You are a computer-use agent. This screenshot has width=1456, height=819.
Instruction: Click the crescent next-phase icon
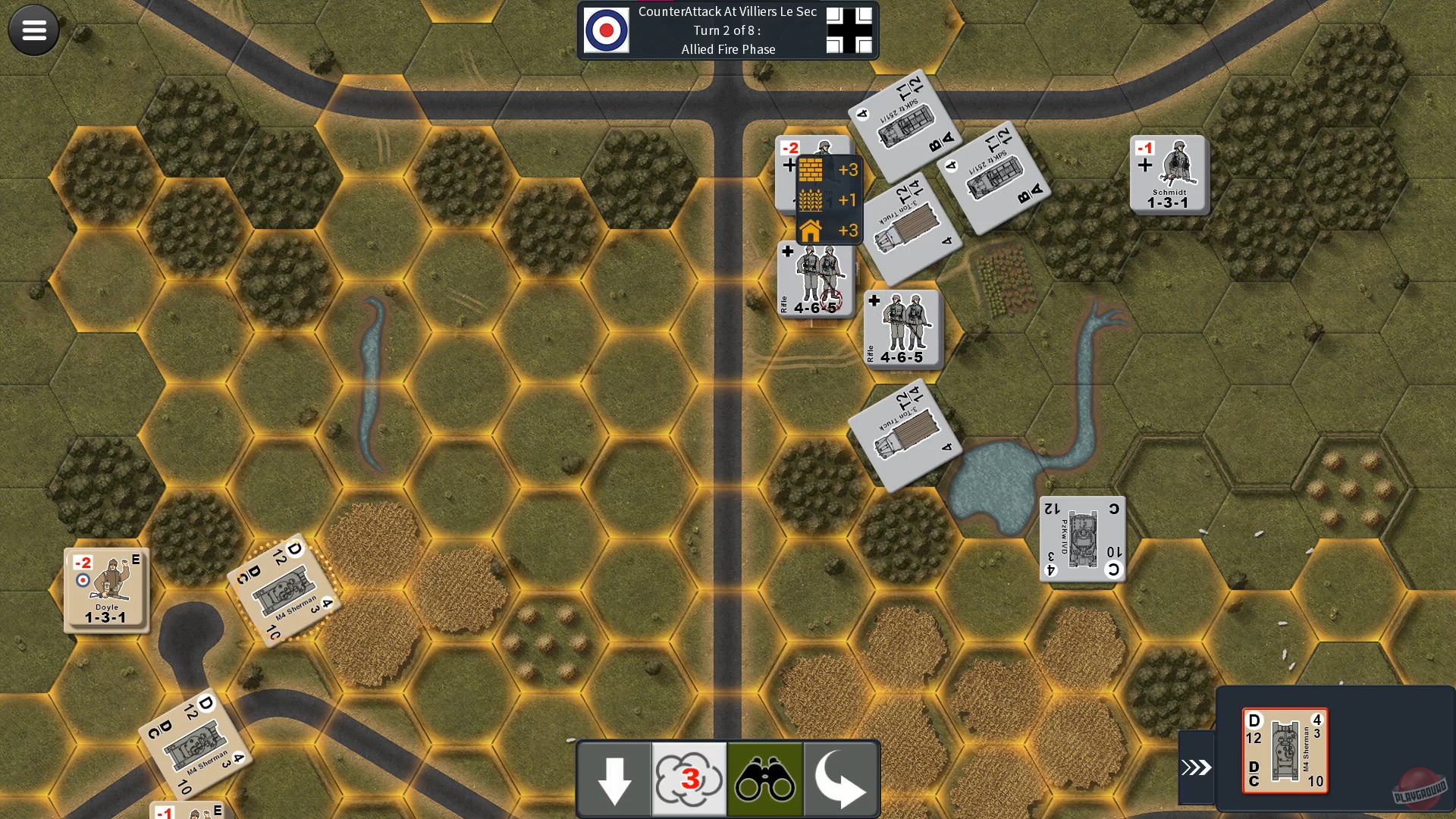click(841, 779)
